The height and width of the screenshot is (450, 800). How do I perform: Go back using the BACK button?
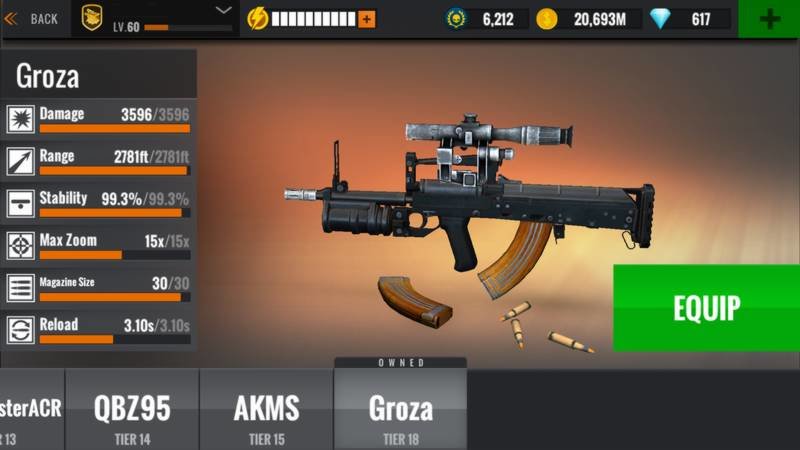point(32,18)
